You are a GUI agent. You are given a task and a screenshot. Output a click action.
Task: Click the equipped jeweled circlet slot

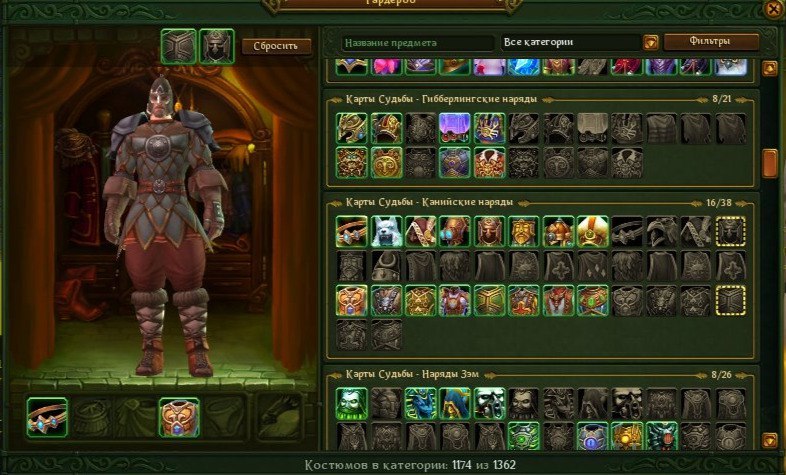(47, 416)
